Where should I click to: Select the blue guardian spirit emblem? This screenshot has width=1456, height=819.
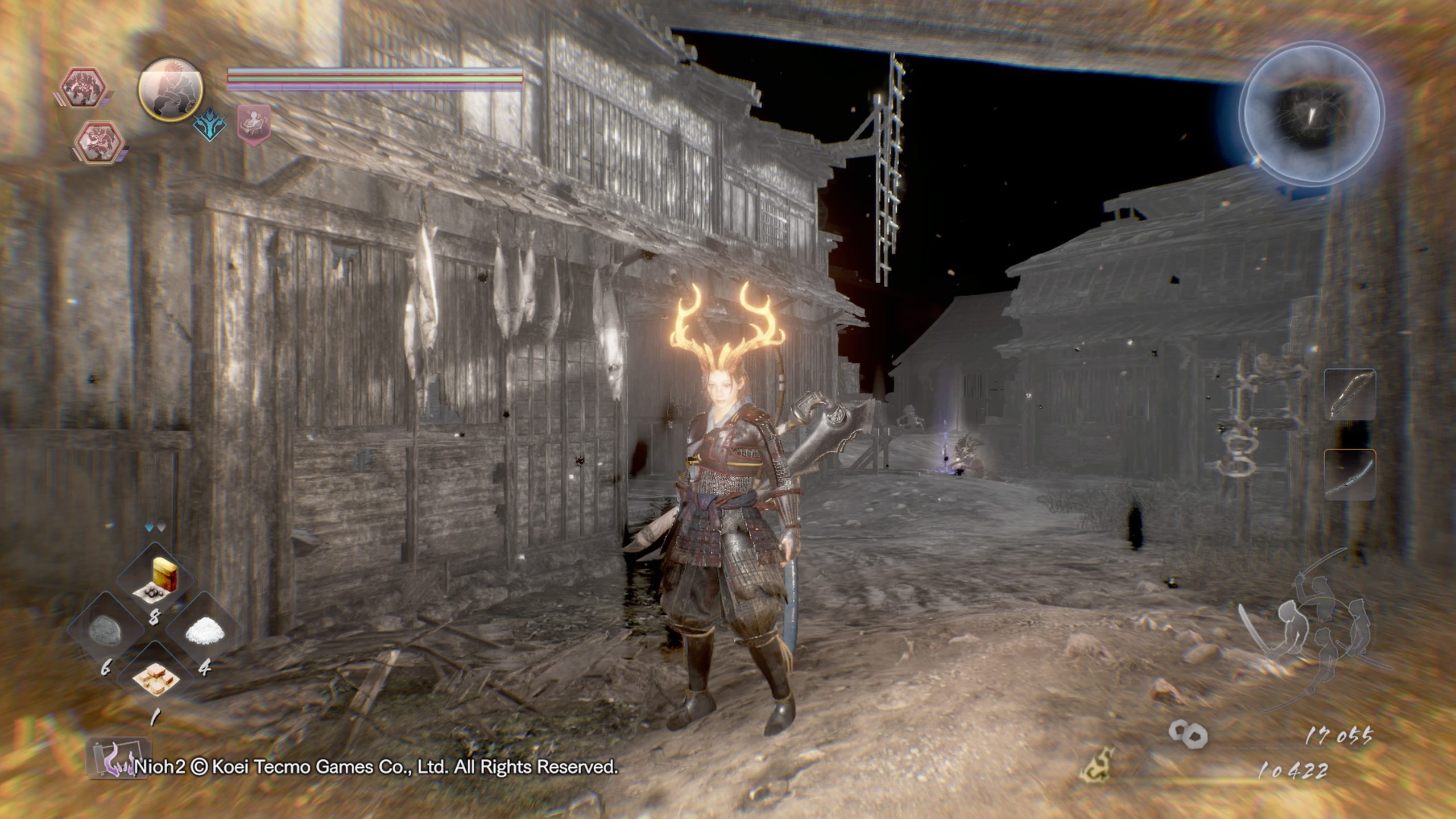[x=210, y=125]
